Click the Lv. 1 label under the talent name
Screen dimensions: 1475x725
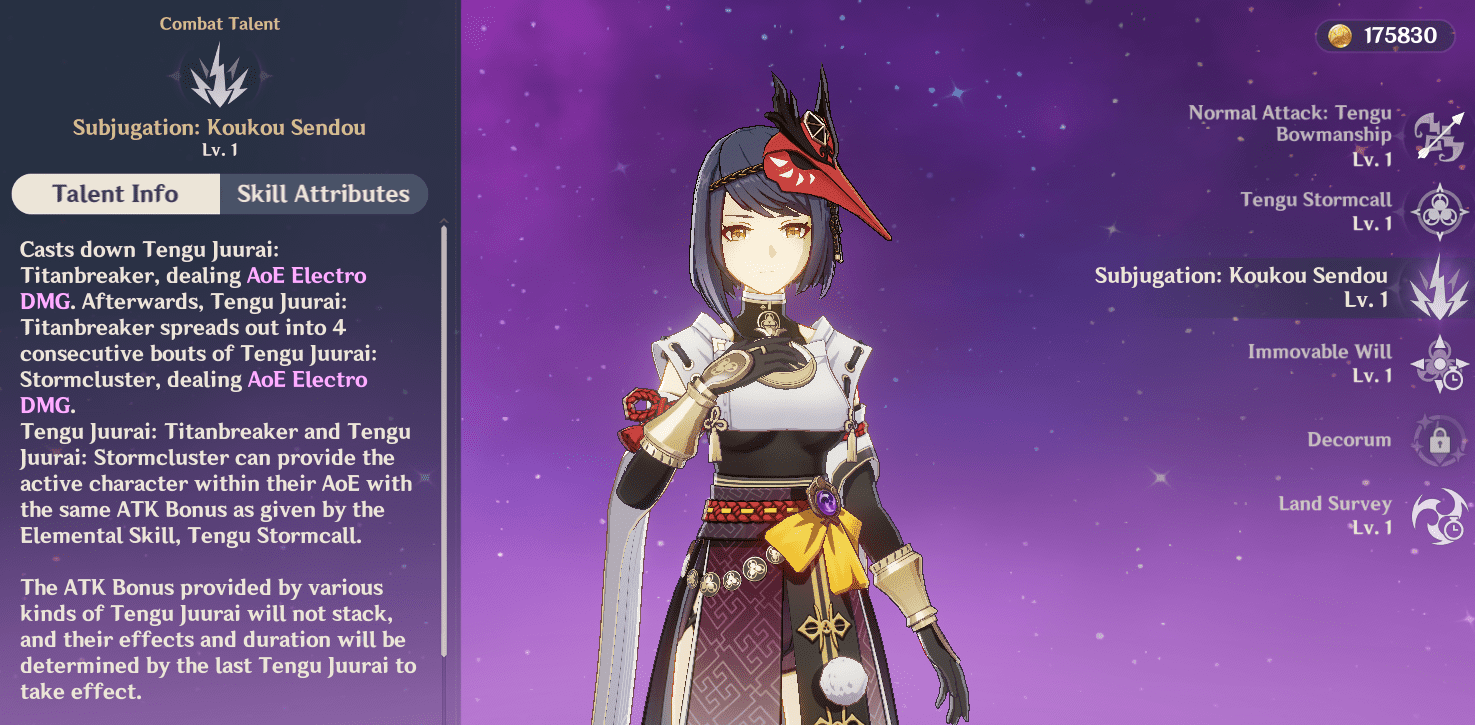pos(219,150)
